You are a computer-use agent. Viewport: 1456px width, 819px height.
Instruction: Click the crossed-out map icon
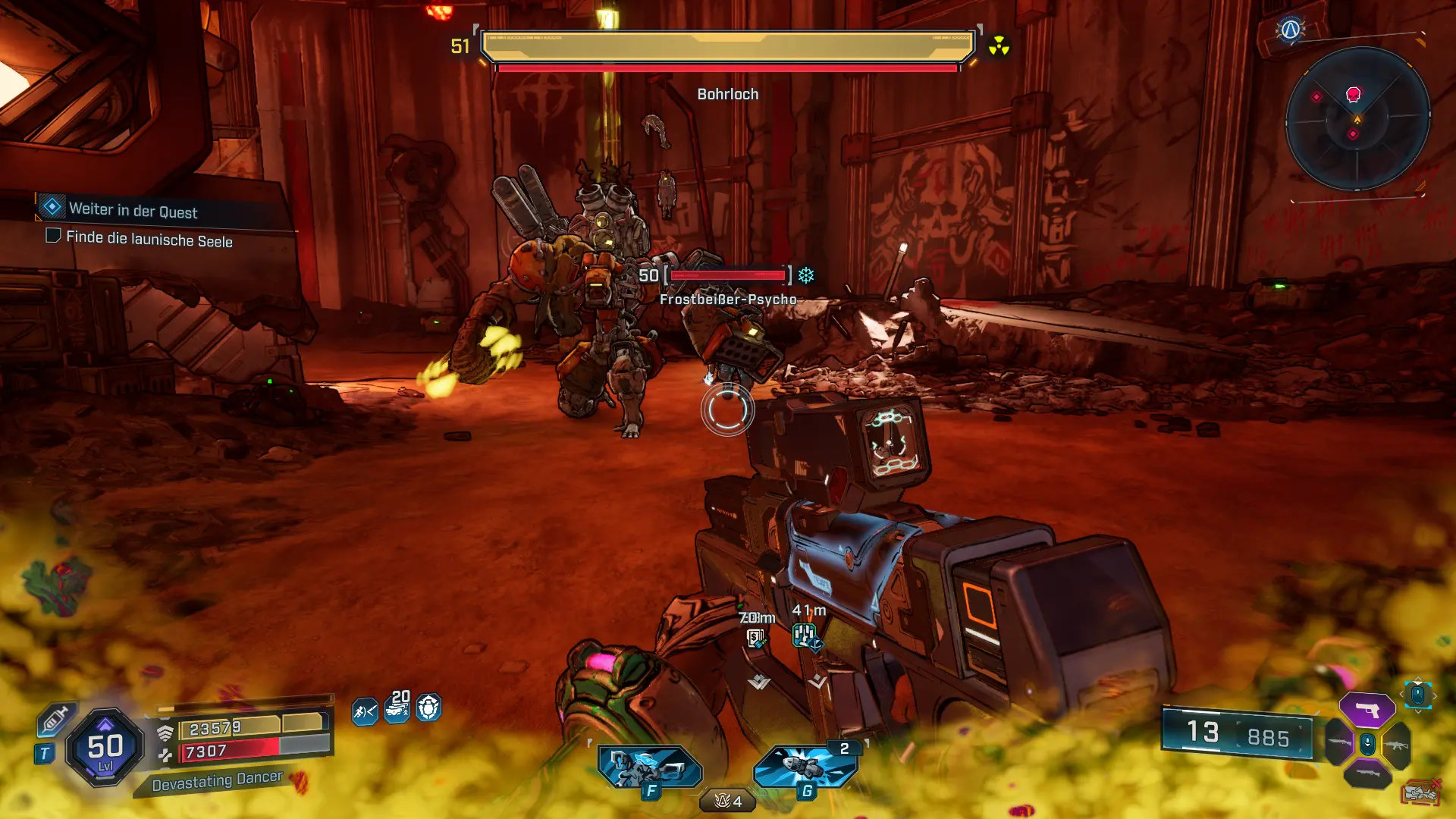tap(1420, 792)
